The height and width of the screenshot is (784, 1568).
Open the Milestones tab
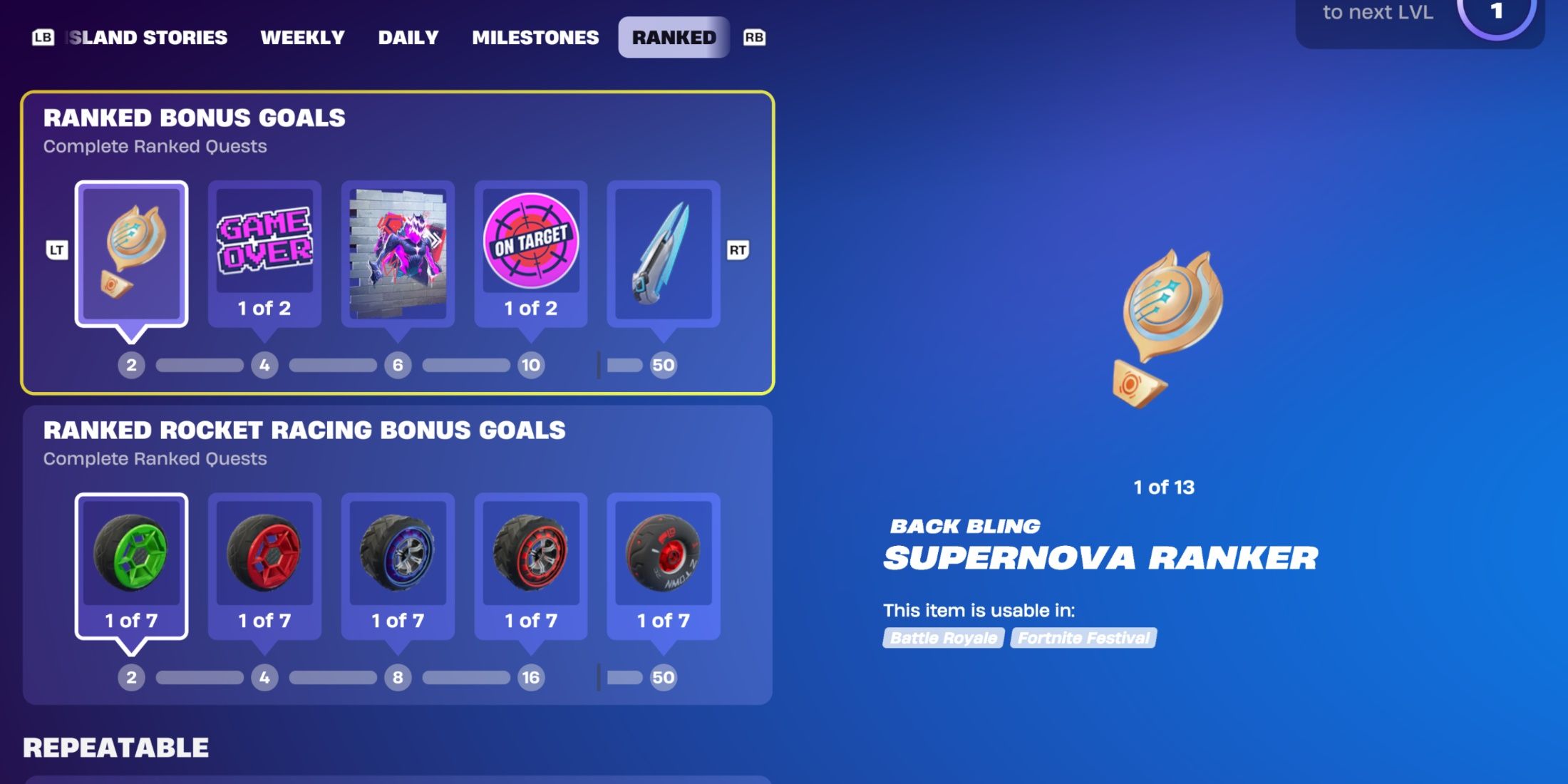535,37
